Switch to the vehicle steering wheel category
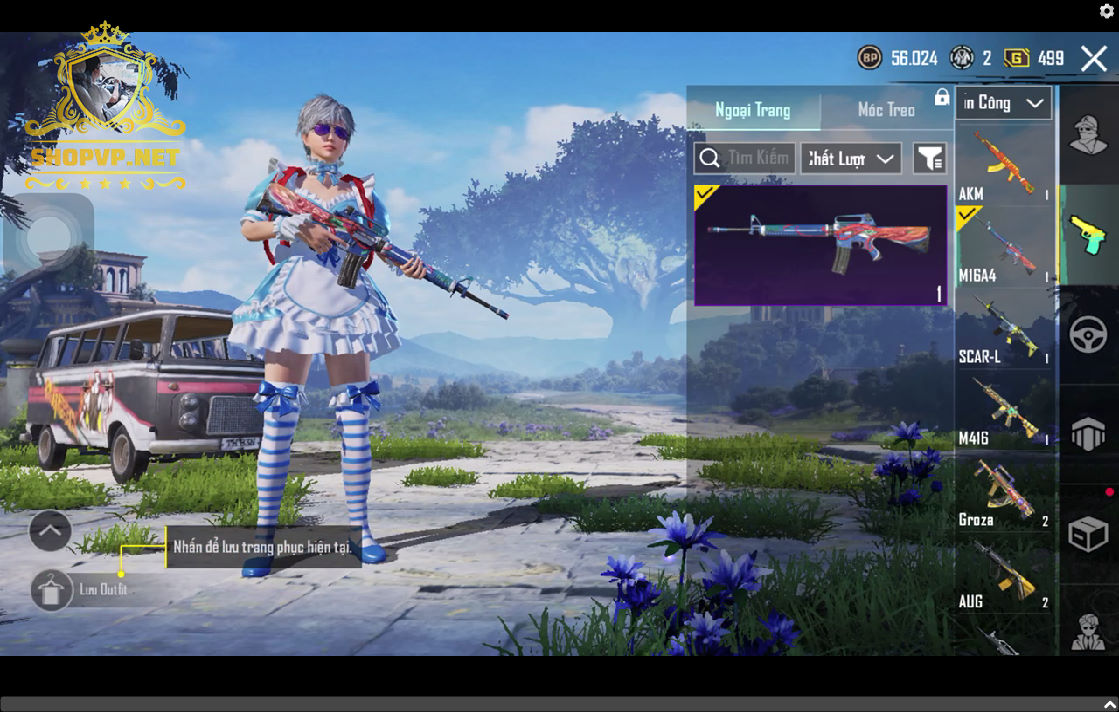This screenshot has width=1119, height=712. click(1088, 334)
